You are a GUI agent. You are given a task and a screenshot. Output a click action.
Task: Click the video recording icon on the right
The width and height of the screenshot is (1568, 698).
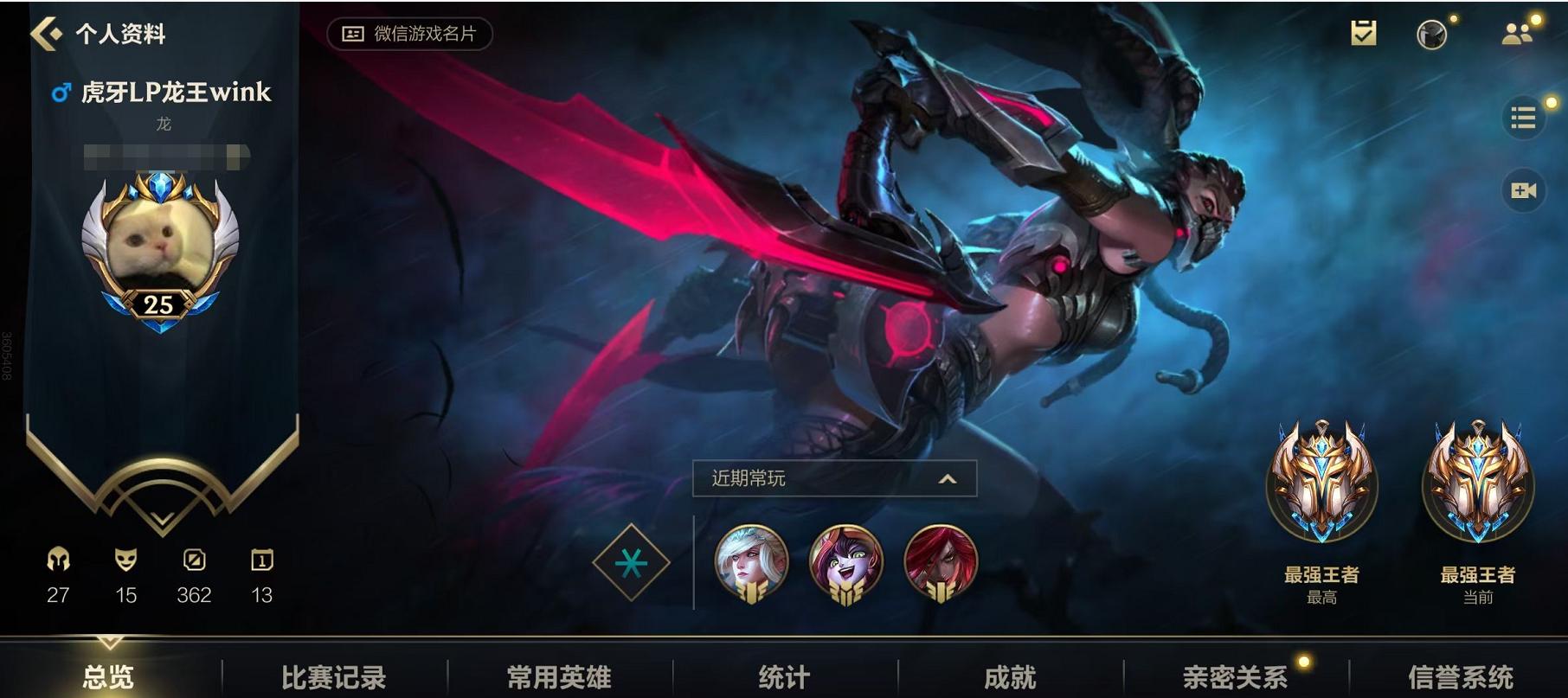(1525, 190)
